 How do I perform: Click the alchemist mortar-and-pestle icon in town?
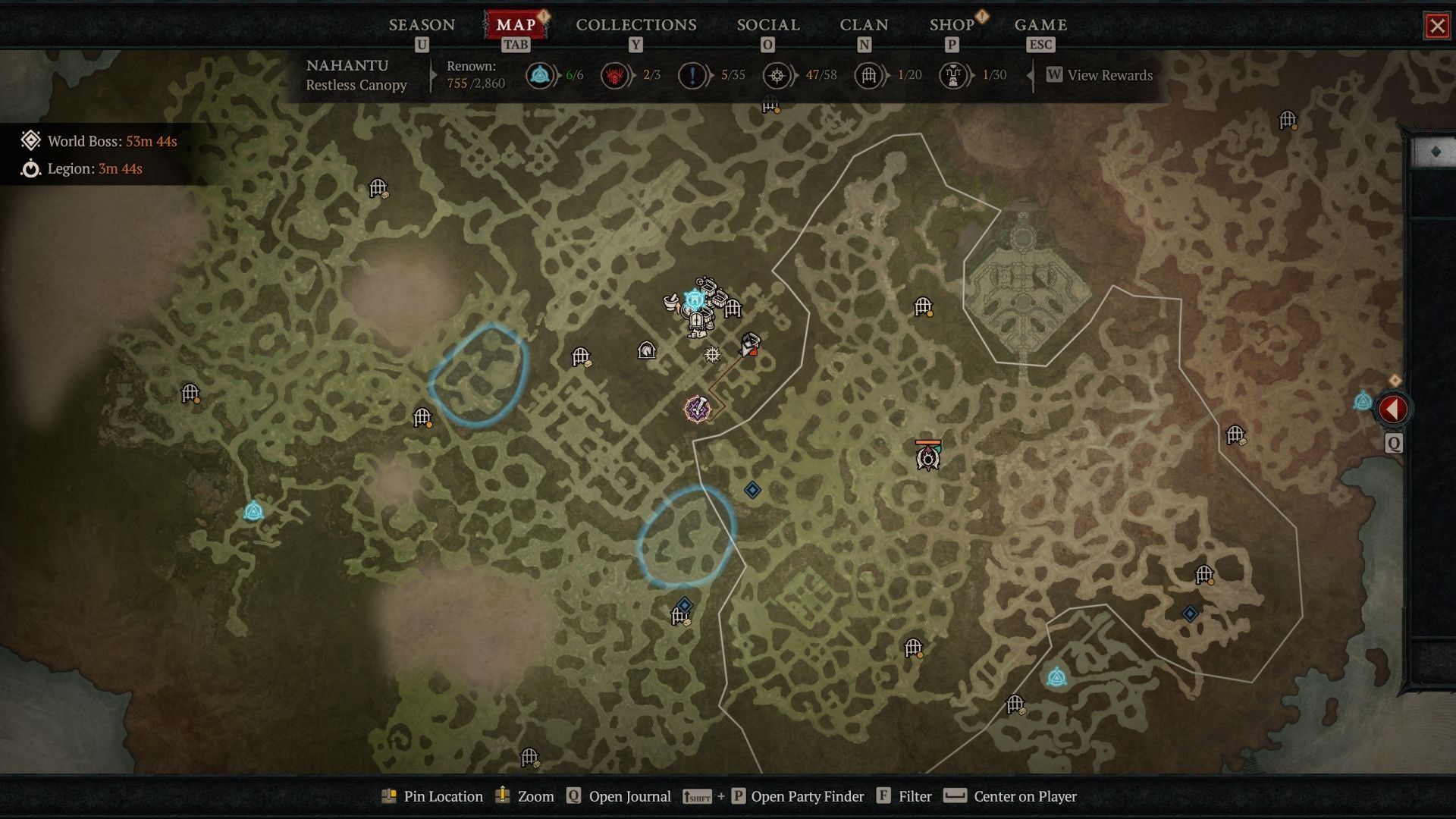click(x=670, y=302)
